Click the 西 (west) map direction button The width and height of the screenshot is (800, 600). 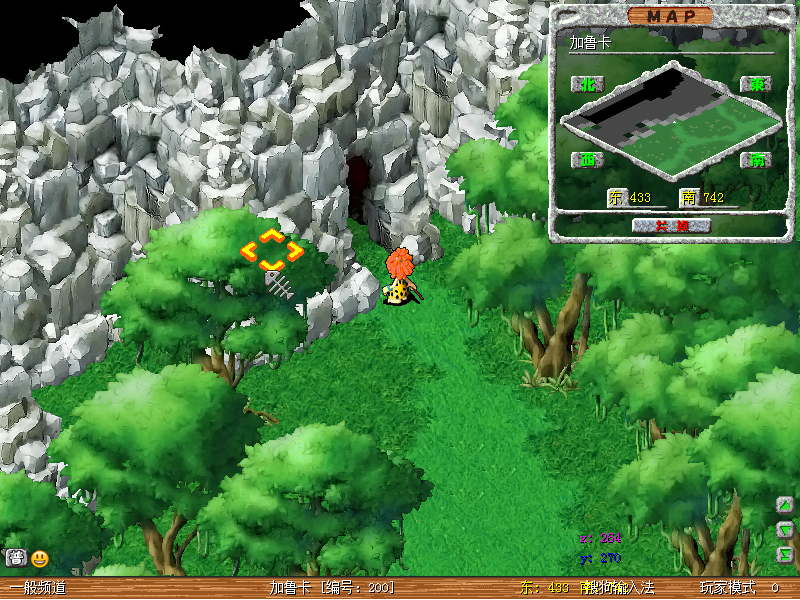pyautogui.click(x=586, y=160)
